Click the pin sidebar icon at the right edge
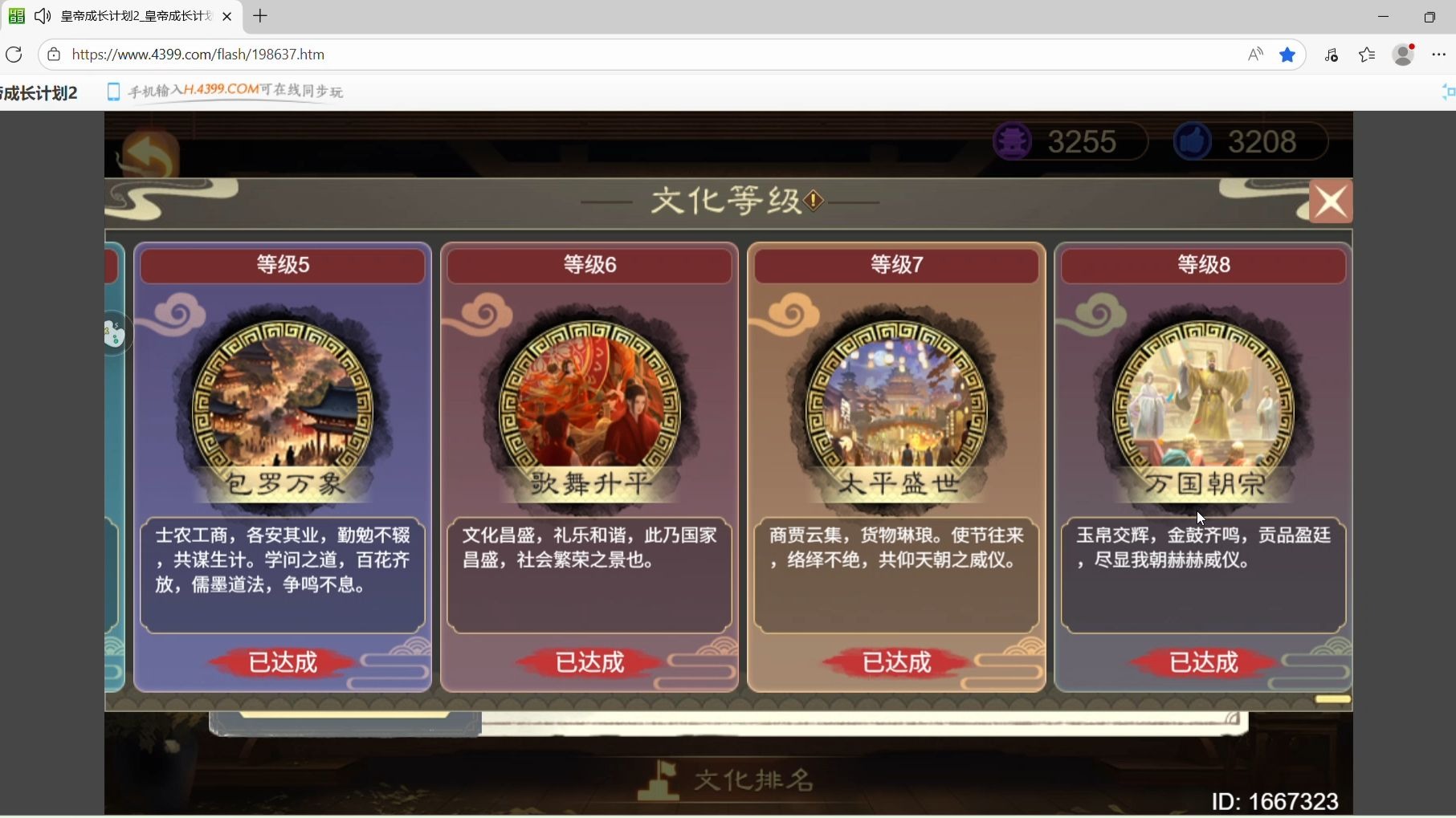This screenshot has width=1456, height=818. pyautogui.click(x=1449, y=91)
